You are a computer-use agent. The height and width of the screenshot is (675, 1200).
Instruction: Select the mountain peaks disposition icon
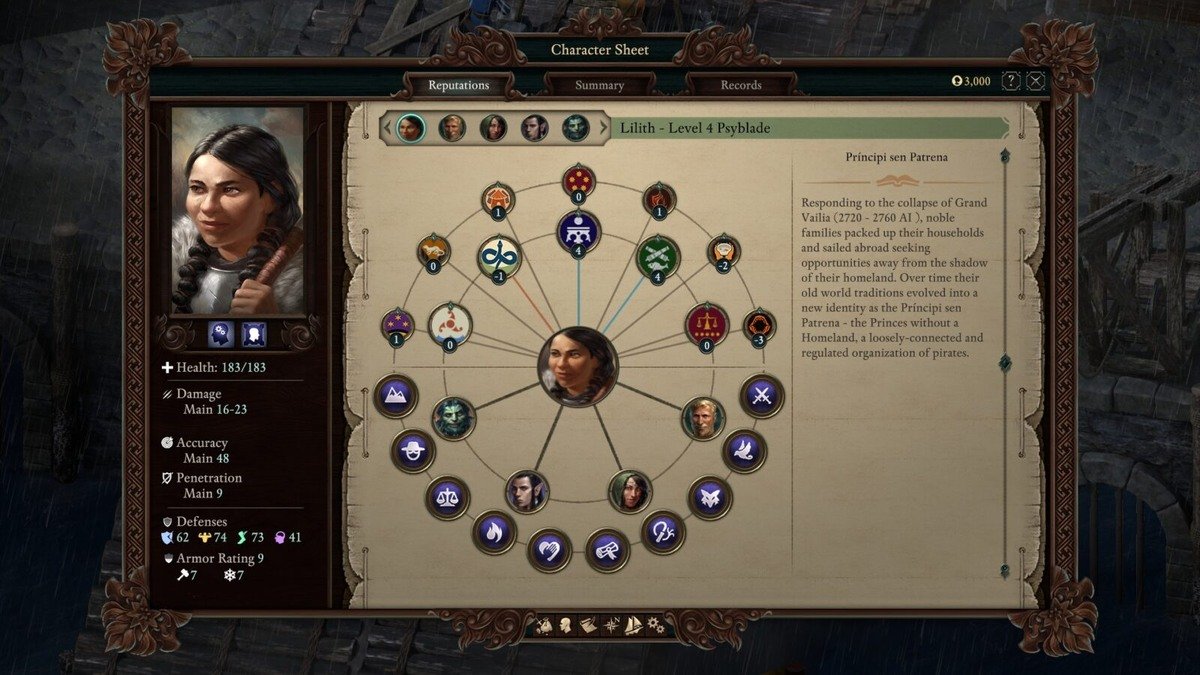coord(395,396)
